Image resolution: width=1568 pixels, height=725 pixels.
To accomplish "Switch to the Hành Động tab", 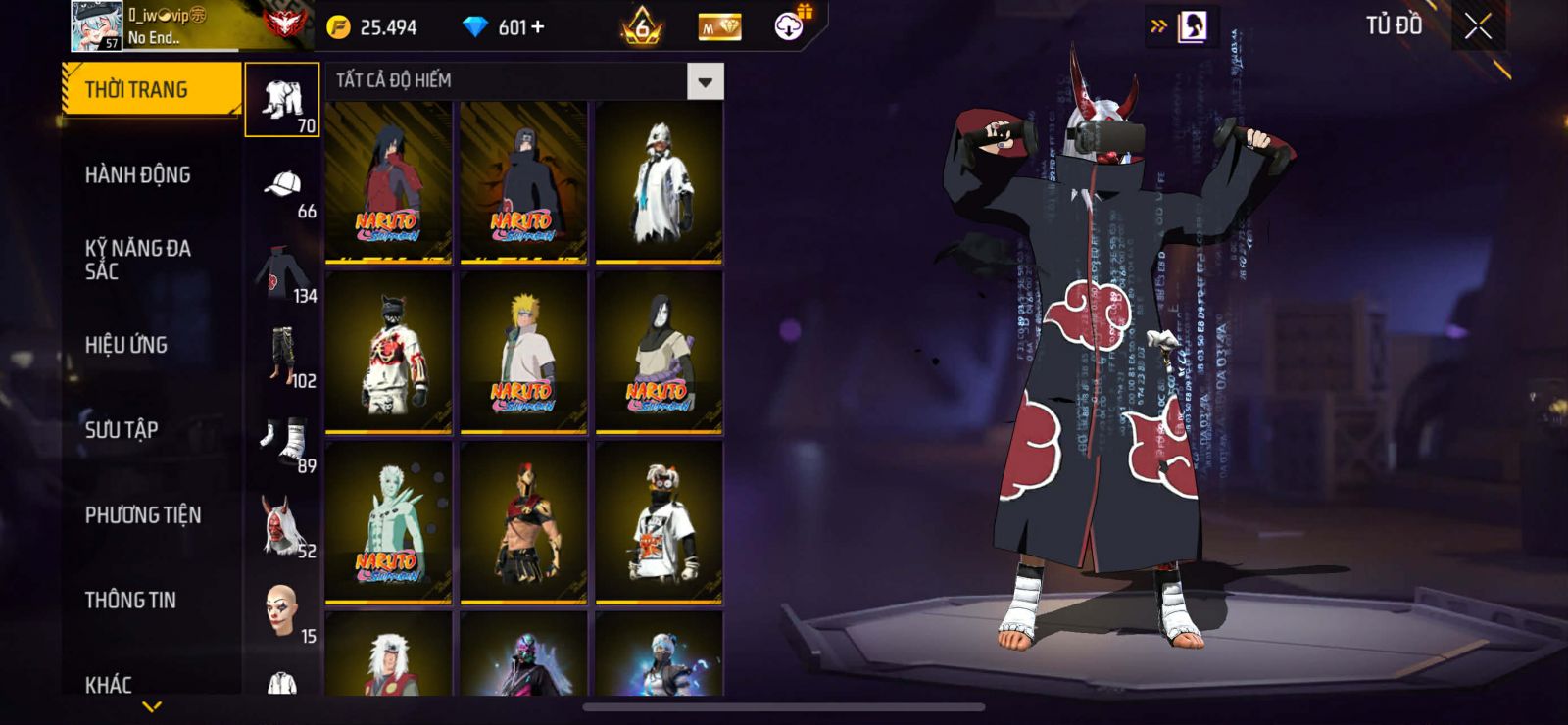I will point(138,175).
